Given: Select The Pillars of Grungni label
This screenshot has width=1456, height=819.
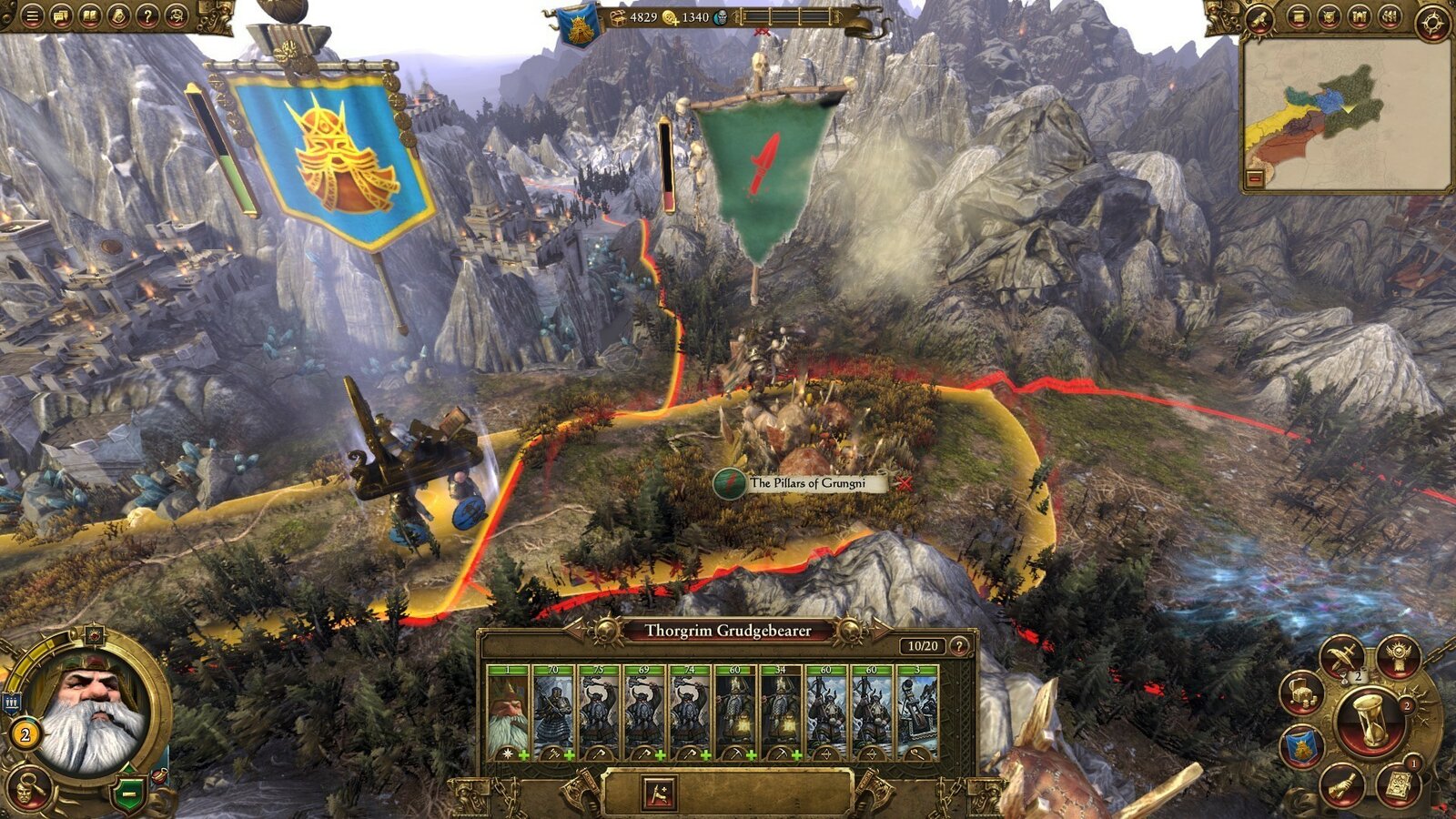Looking at the screenshot, I should 806,483.
